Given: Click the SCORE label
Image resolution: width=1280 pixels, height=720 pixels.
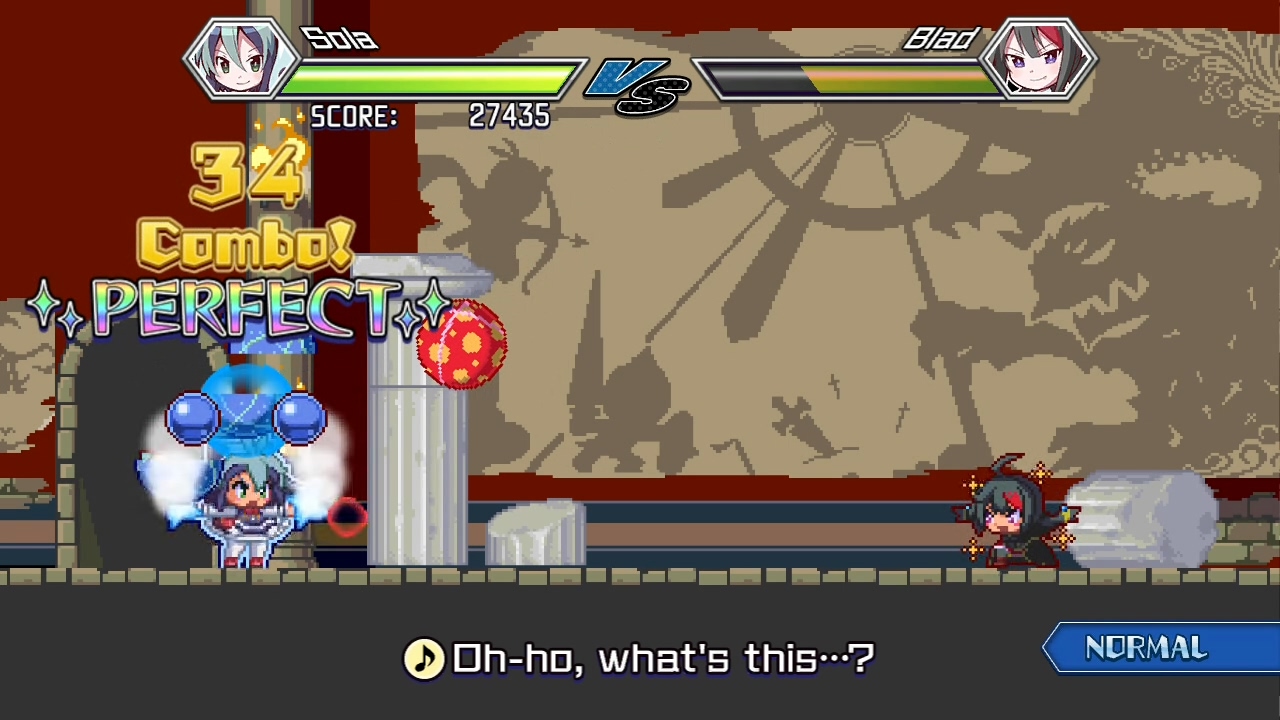Looking at the screenshot, I should click(x=353, y=117).
